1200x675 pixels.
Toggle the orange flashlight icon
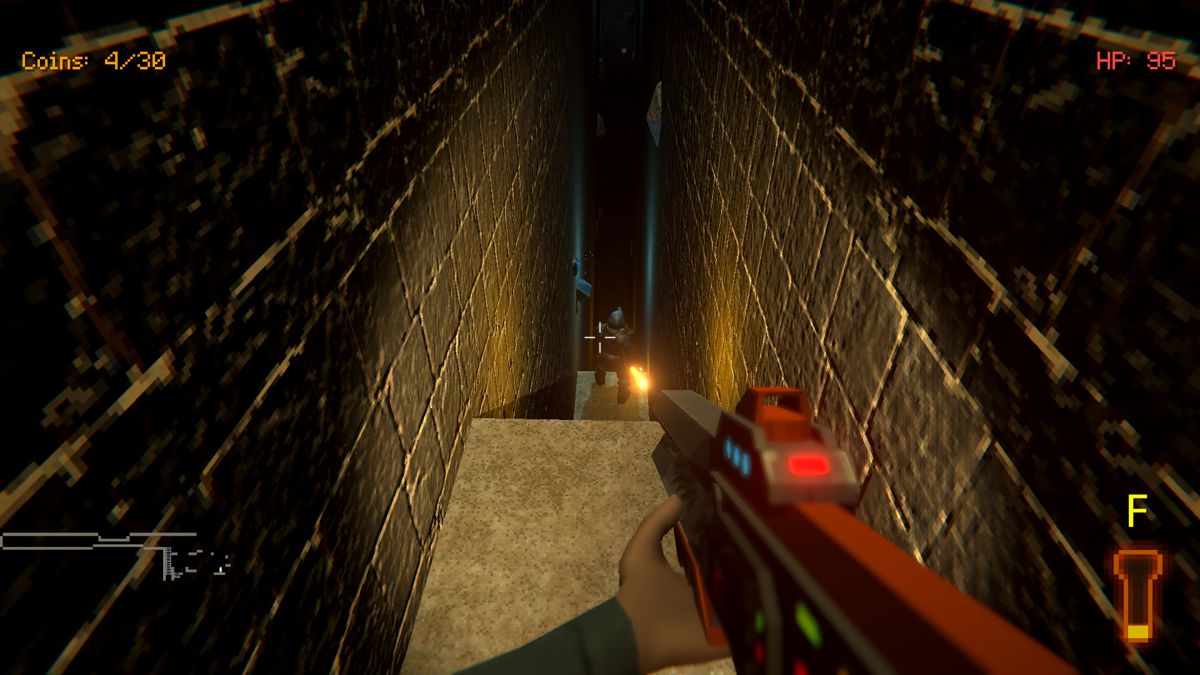click(x=1137, y=594)
